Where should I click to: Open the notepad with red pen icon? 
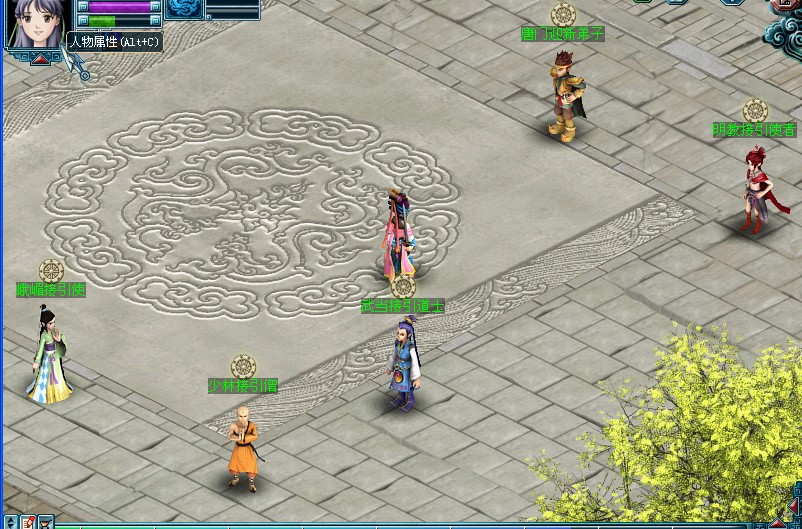pyautogui.click(x=27, y=522)
